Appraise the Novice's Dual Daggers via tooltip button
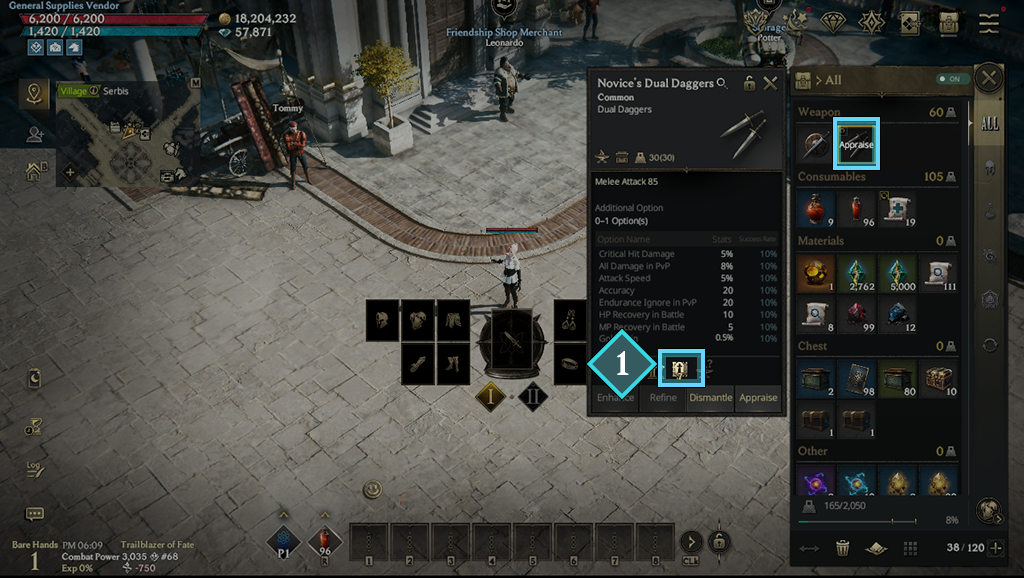The width and height of the screenshot is (1024, 578). coord(758,398)
